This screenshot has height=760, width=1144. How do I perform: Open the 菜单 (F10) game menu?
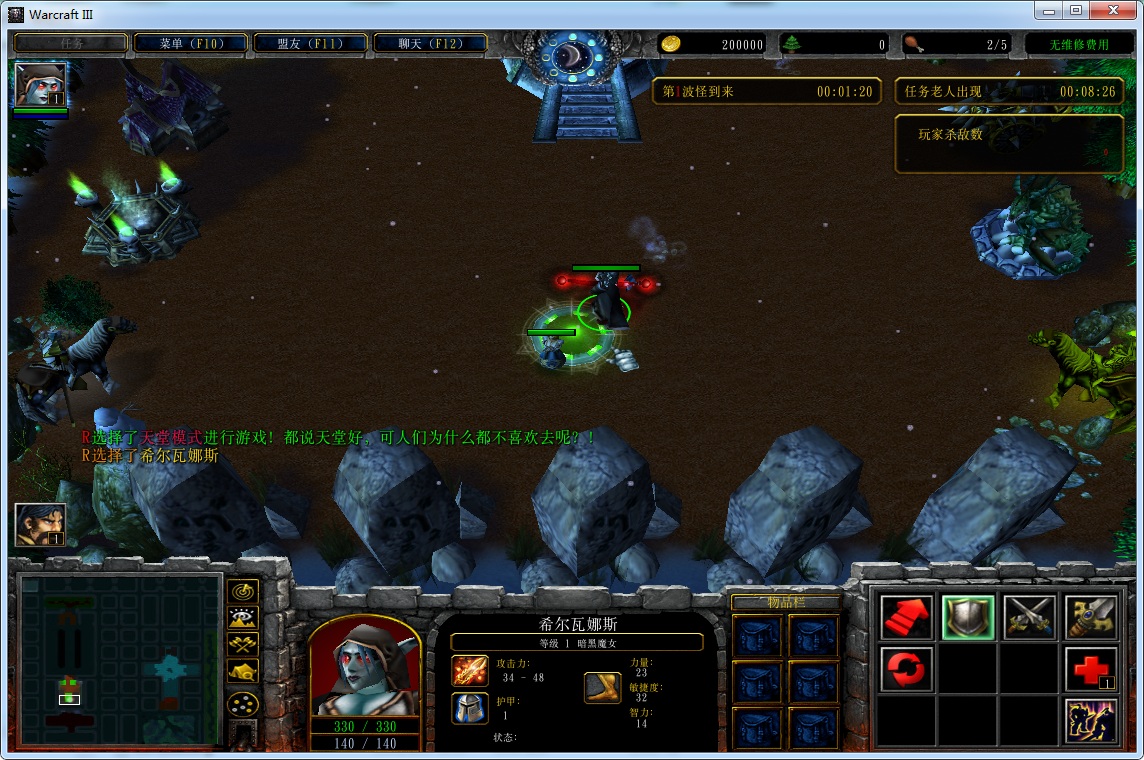coord(190,44)
